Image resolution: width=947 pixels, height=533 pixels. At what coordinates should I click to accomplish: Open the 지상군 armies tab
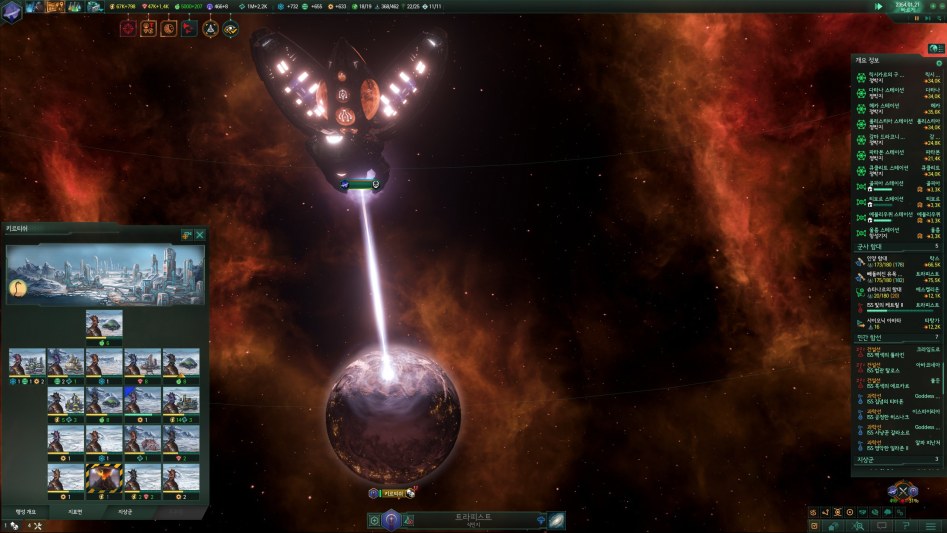click(126, 511)
